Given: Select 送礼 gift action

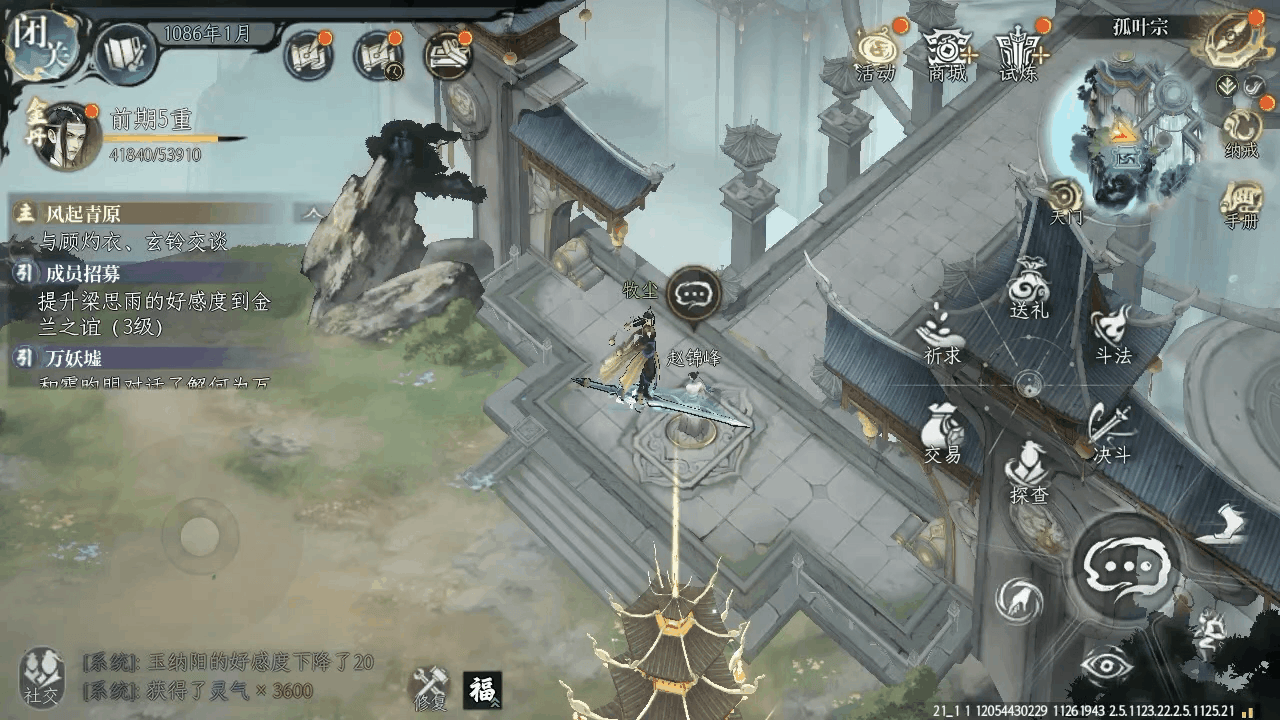Looking at the screenshot, I should click(x=1029, y=290).
